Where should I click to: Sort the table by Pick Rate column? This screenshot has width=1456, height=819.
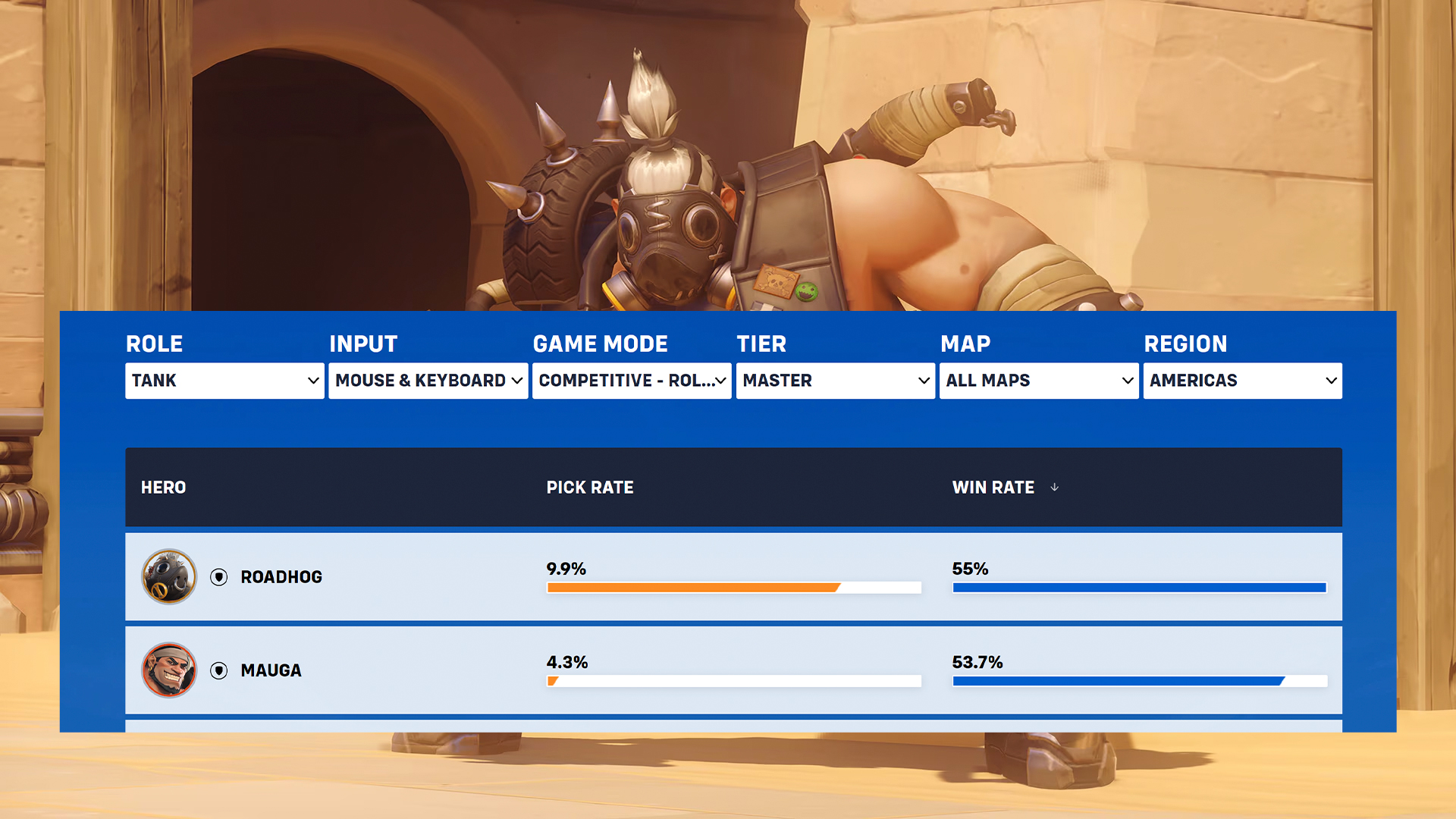click(x=591, y=488)
